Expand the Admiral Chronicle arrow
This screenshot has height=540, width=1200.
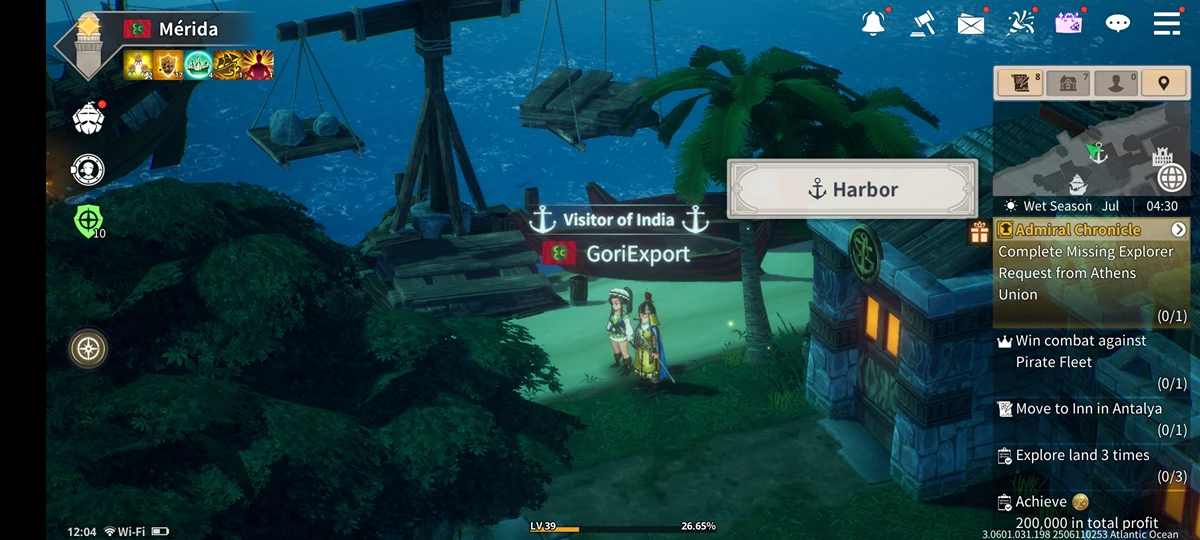tap(1179, 230)
